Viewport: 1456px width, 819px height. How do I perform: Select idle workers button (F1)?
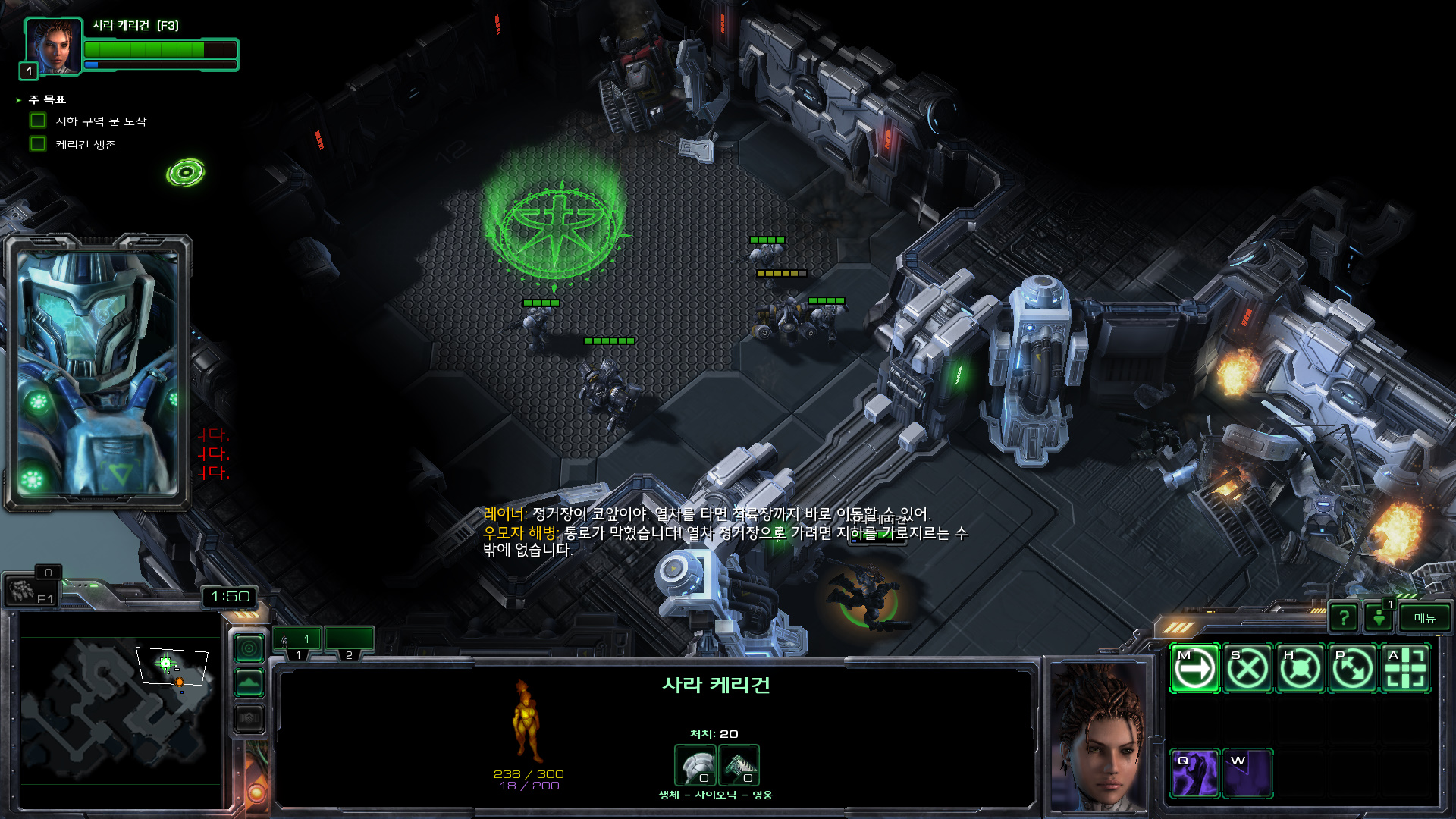pyautogui.click(x=32, y=591)
